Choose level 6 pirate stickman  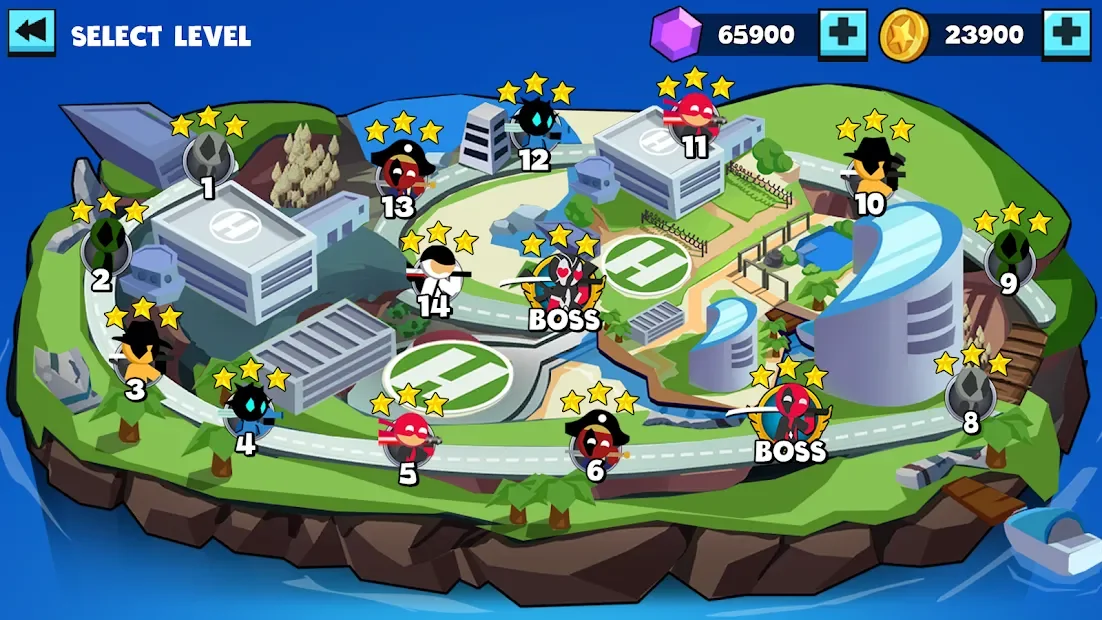[x=596, y=440]
